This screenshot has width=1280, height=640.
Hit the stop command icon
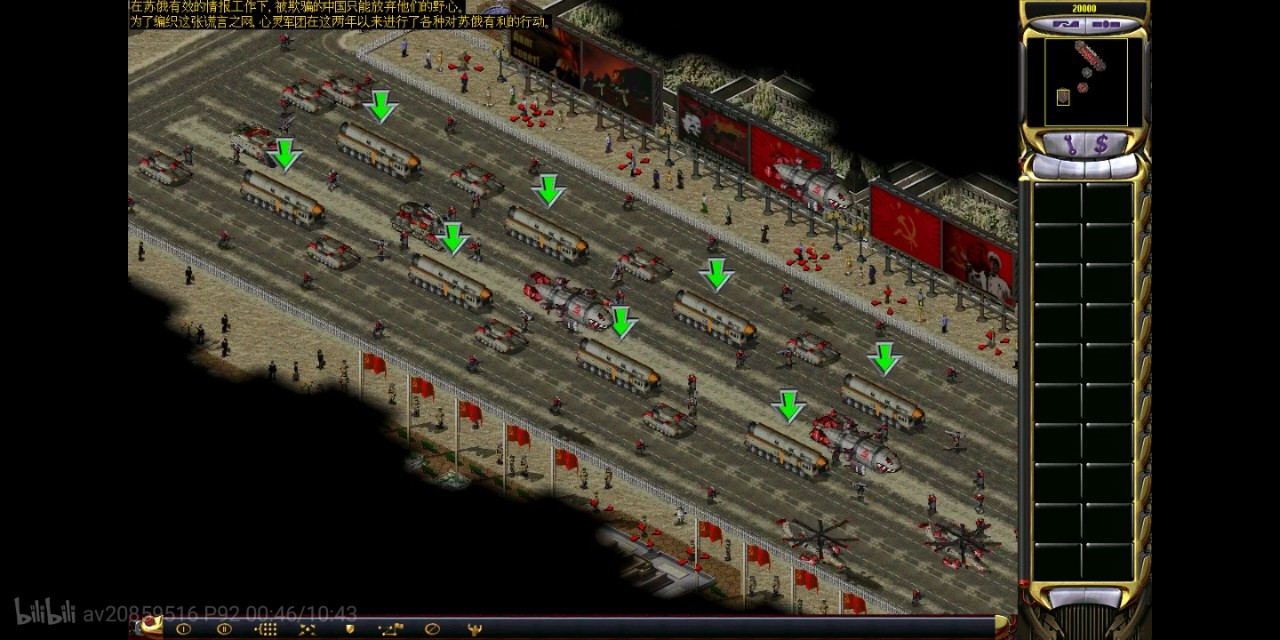(x=432, y=629)
